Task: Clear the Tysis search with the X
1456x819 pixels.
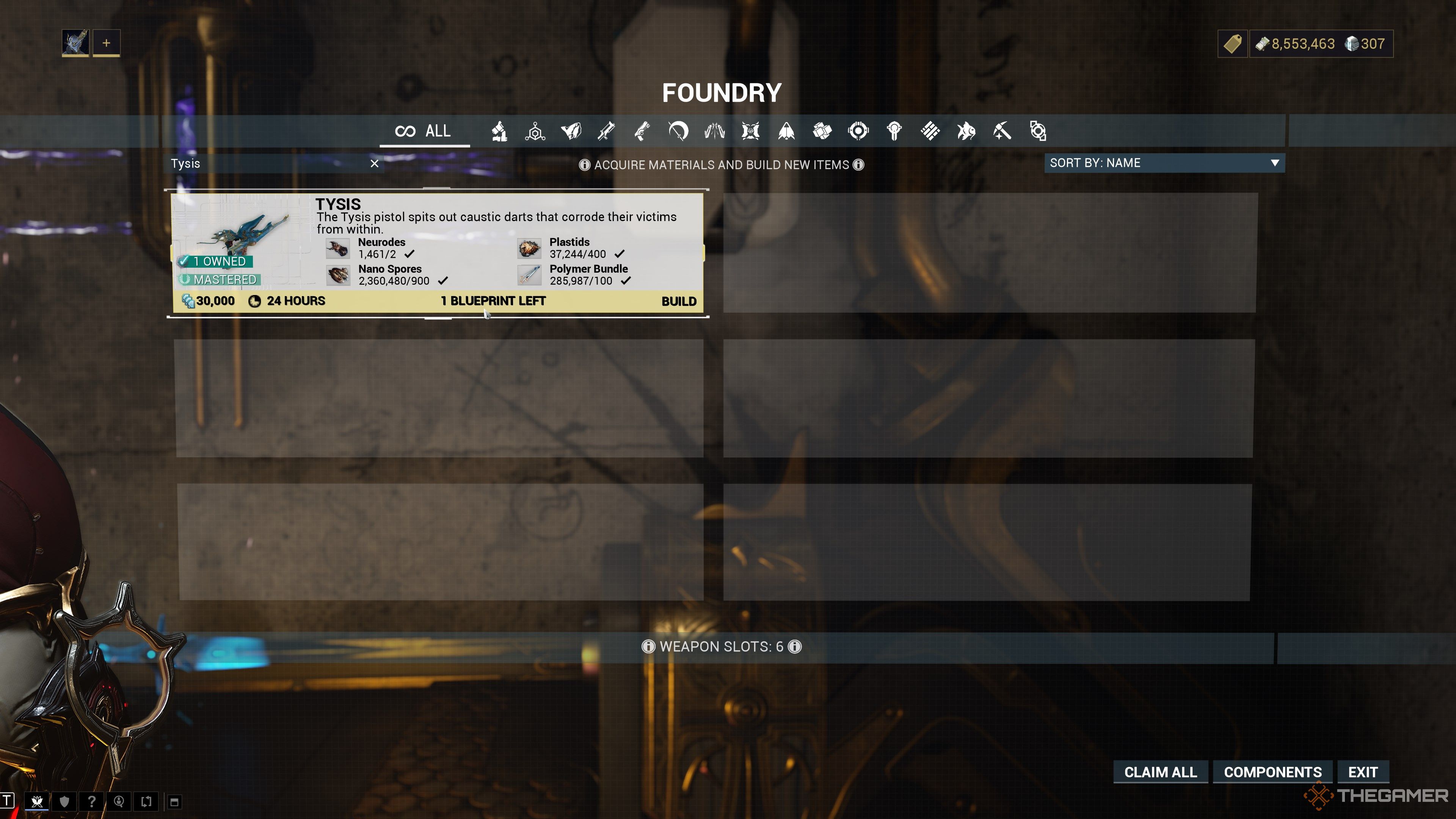Action: pyautogui.click(x=375, y=163)
